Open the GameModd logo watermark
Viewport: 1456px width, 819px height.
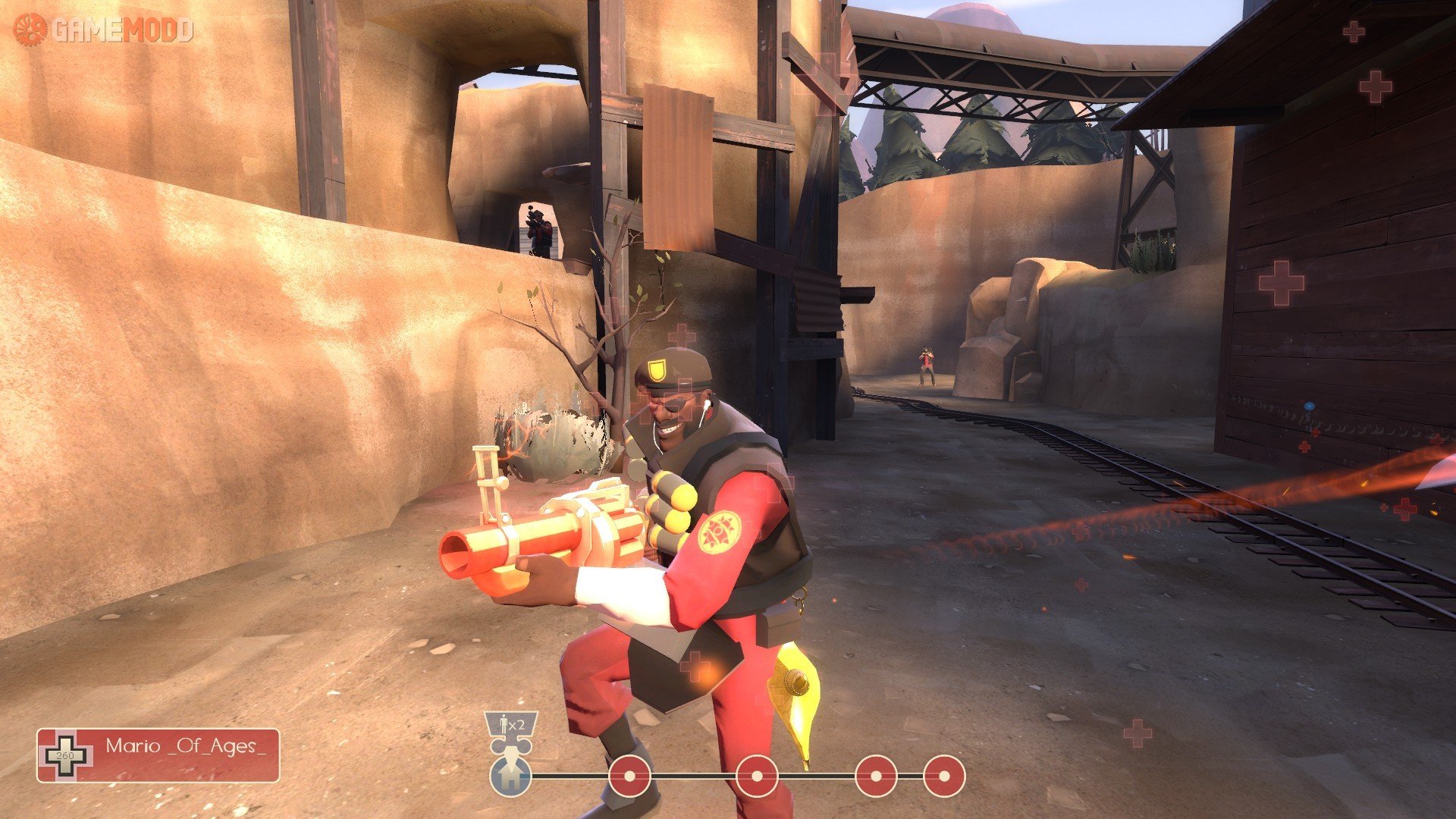click(103, 30)
